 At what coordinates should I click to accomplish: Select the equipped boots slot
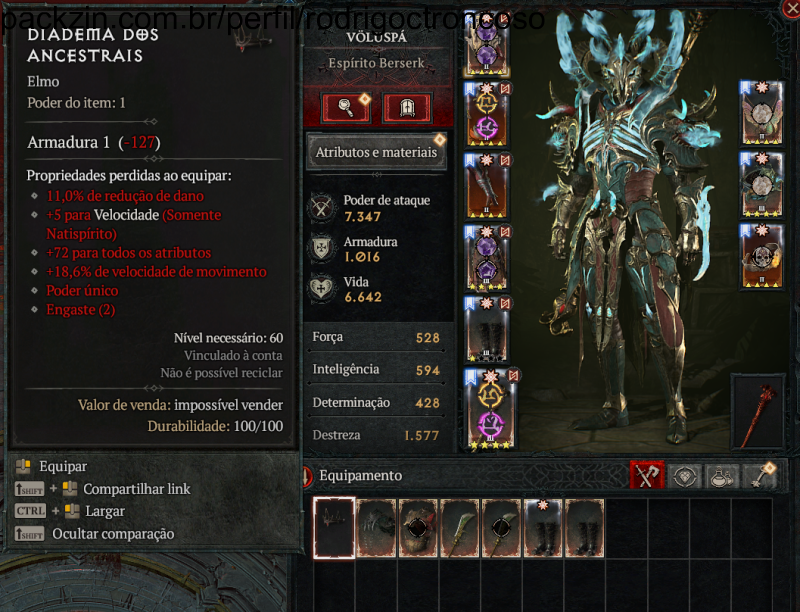coord(487,329)
